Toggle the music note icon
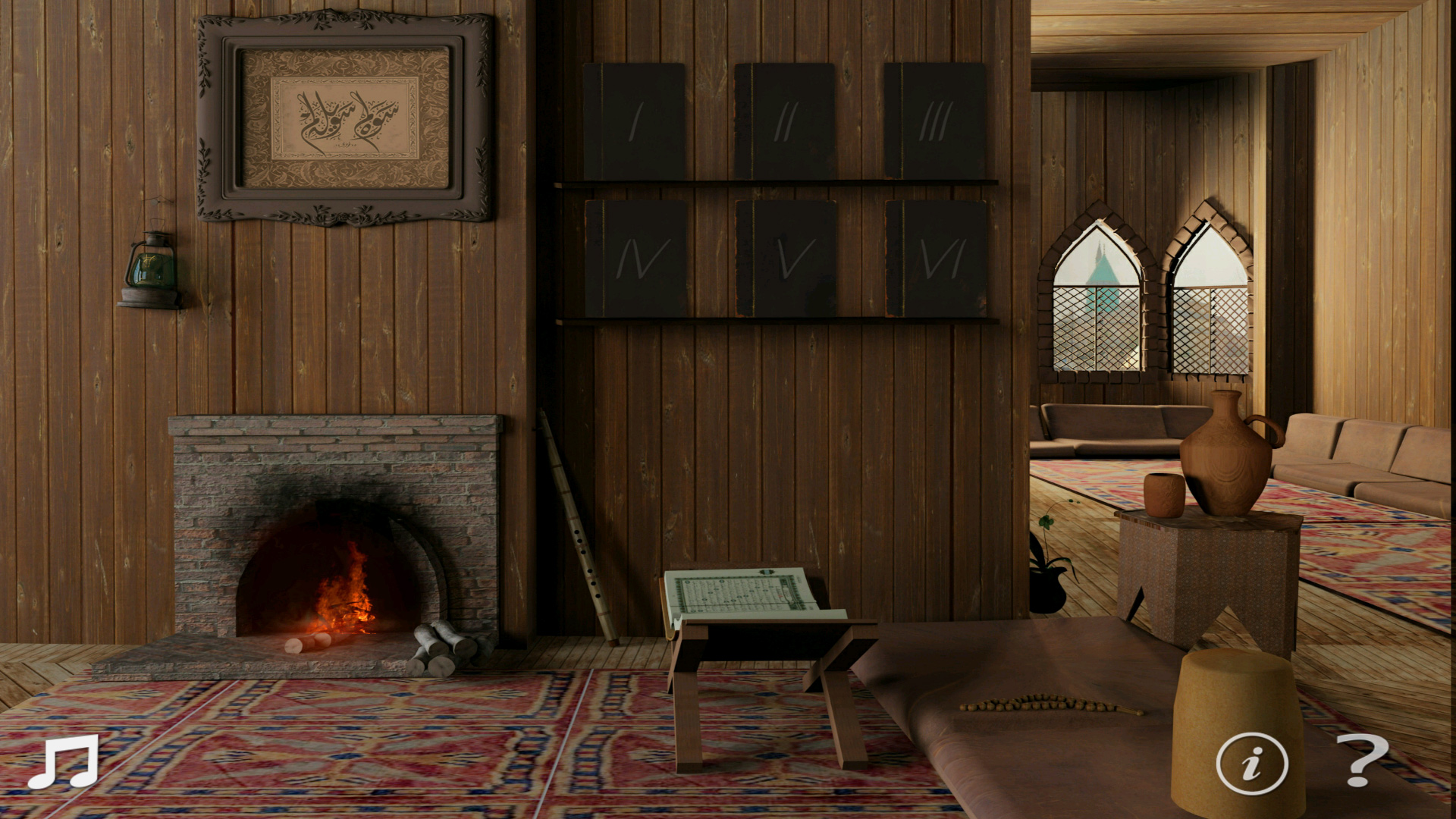This screenshot has height=819, width=1456. click(63, 761)
